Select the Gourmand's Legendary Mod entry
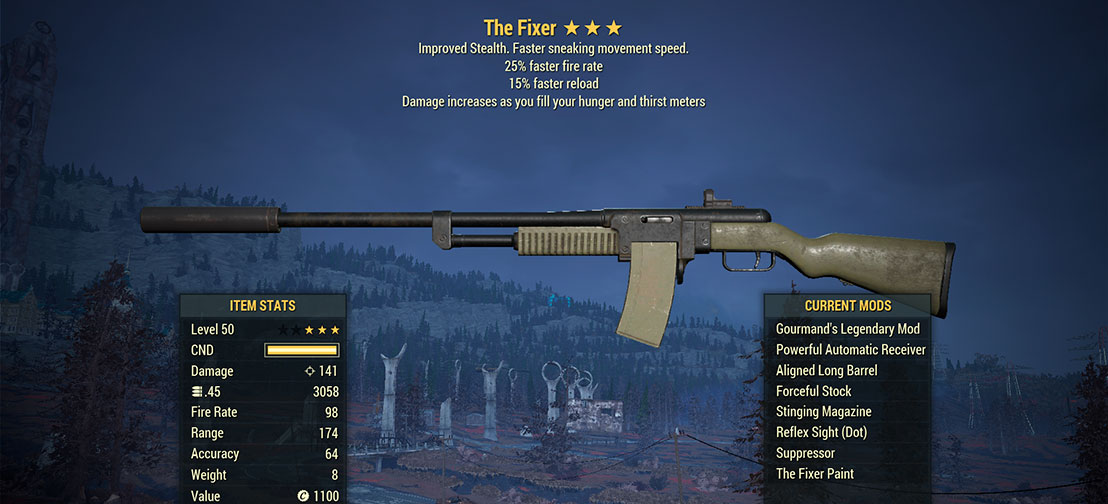 [847, 329]
